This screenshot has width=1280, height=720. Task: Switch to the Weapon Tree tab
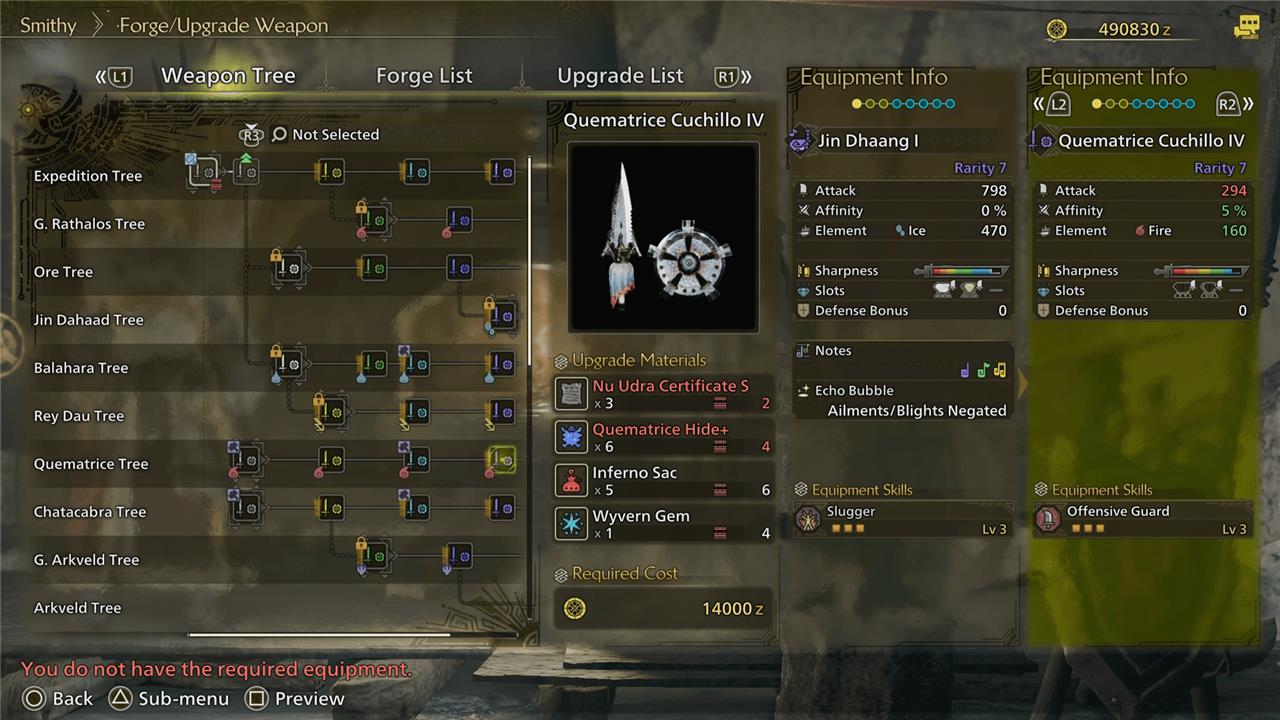tap(228, 76)
